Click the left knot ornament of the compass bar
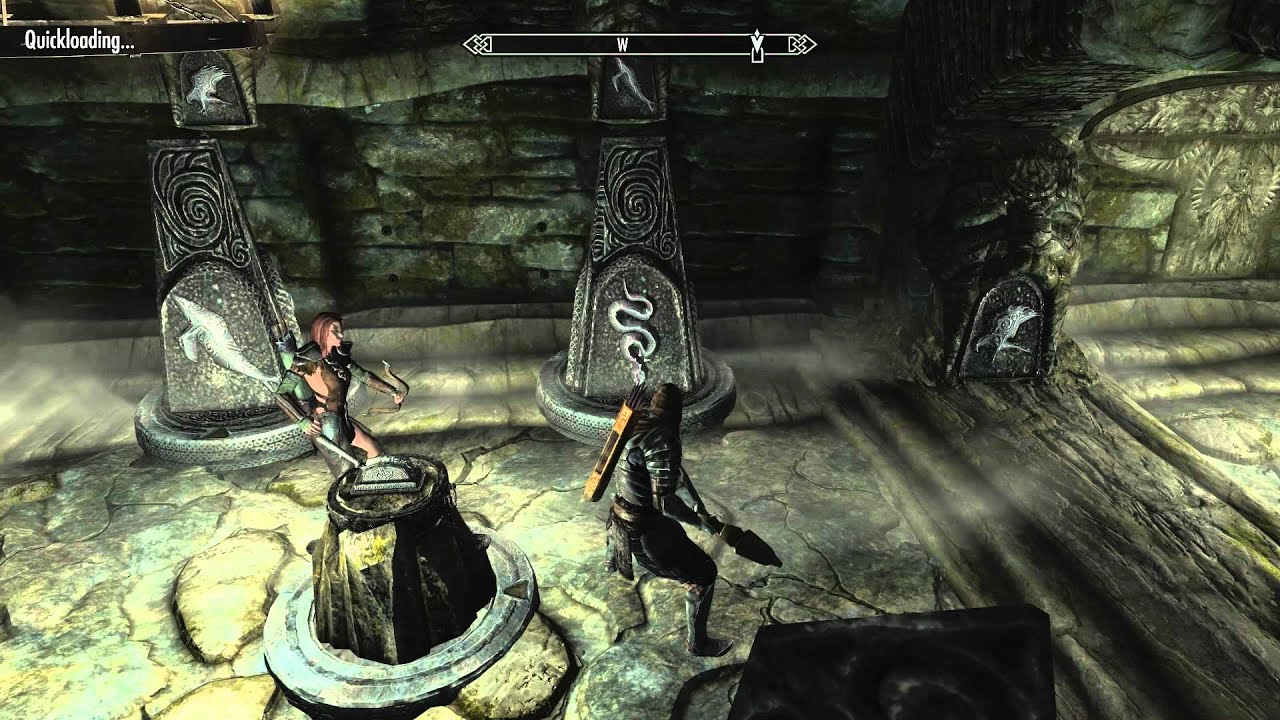1280x720 pixels. (x=475, y=44)
